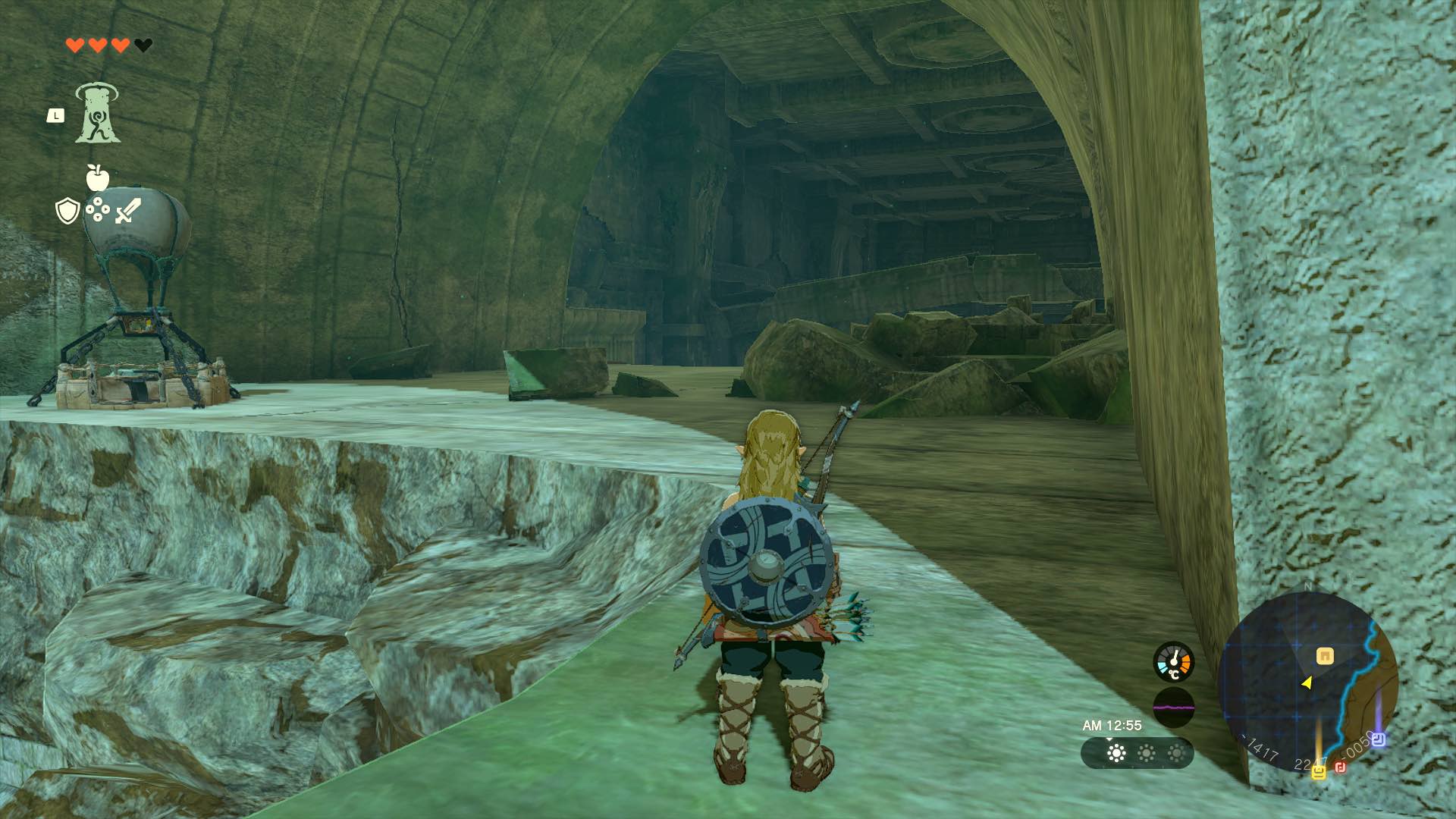This screenshot has width=1456, height=819.
Task: Open the circular minimap
Action: click(1307, 682)
